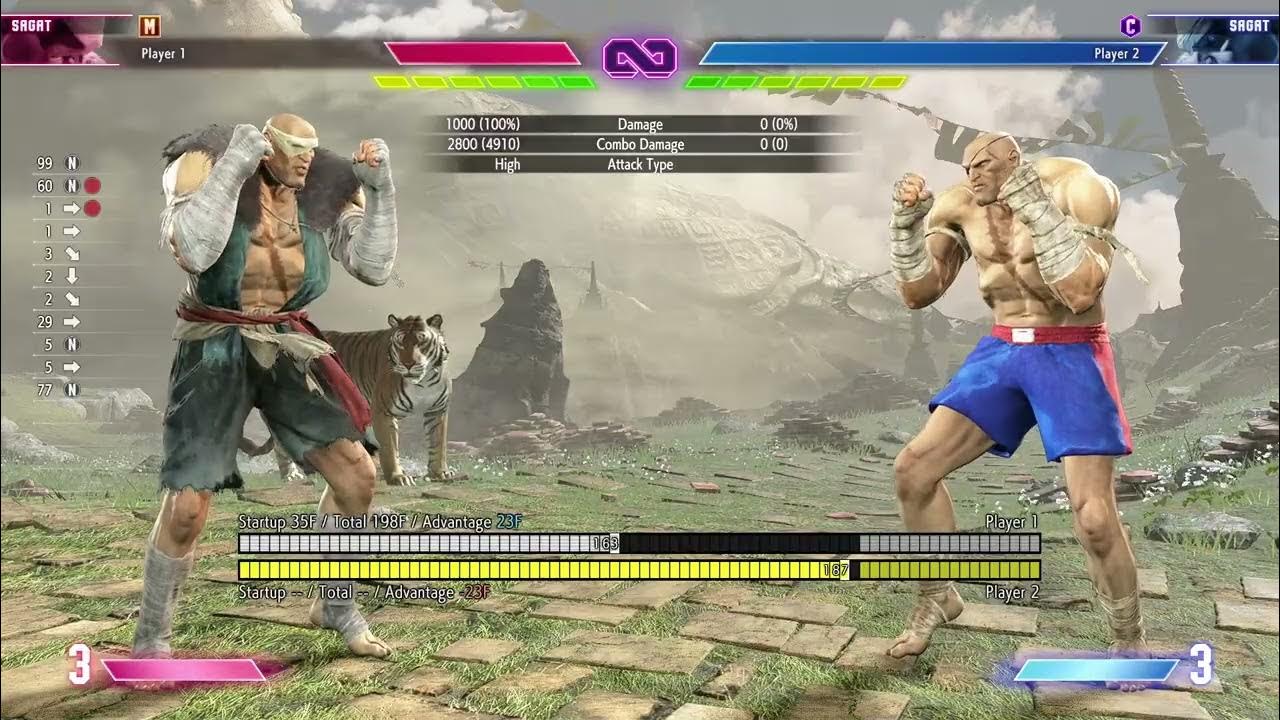Select the Damage row in the info panel
The image size is (1280, 720).
(x=640, y=124)
